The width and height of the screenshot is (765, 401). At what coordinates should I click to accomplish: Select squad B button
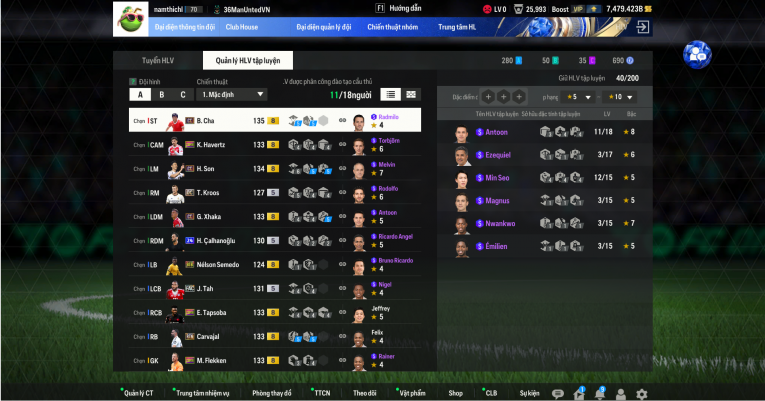click(161, 95)
